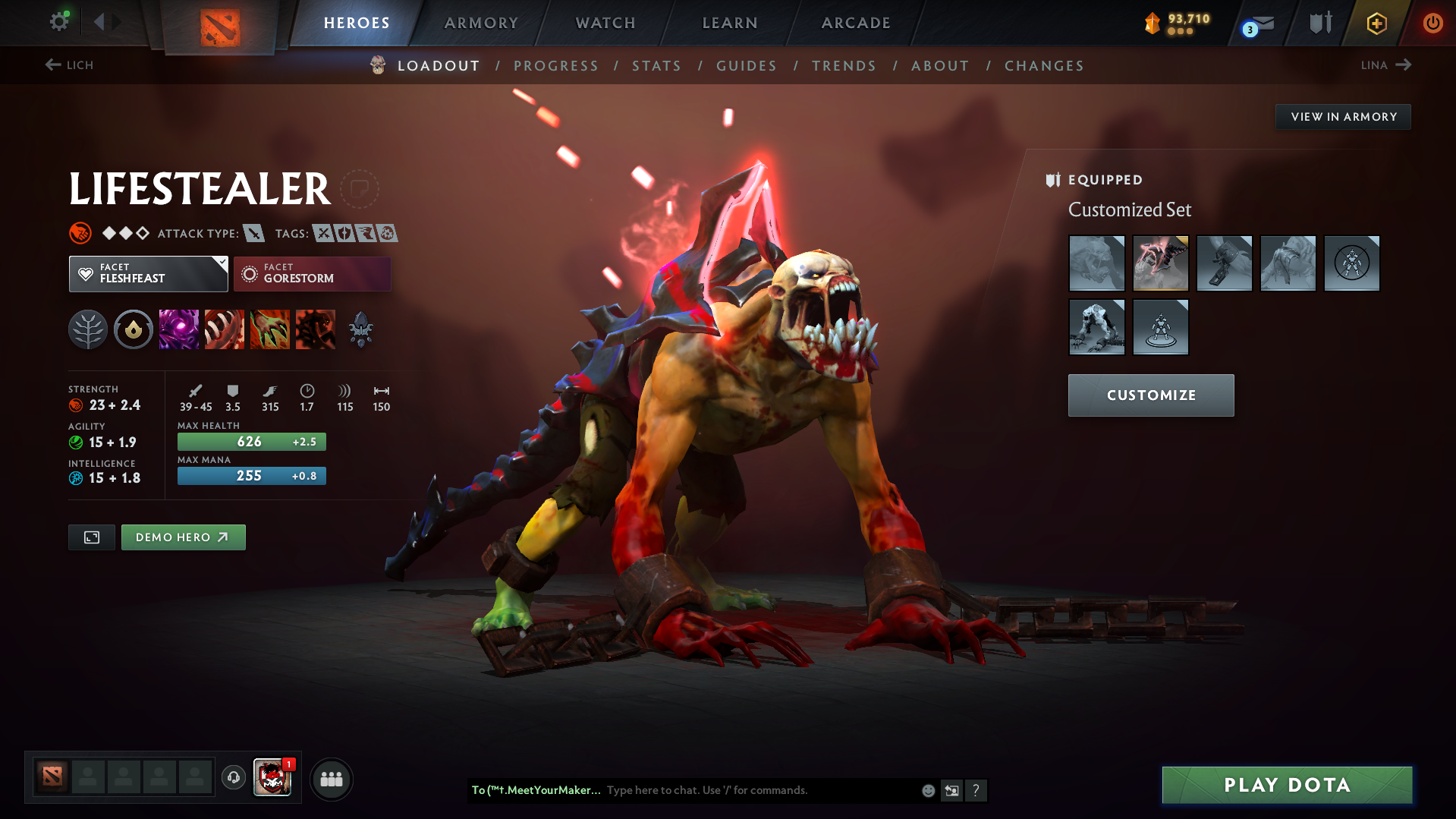Open the hero Trends section
1456x819 pixels.
(x=844, y=66)
